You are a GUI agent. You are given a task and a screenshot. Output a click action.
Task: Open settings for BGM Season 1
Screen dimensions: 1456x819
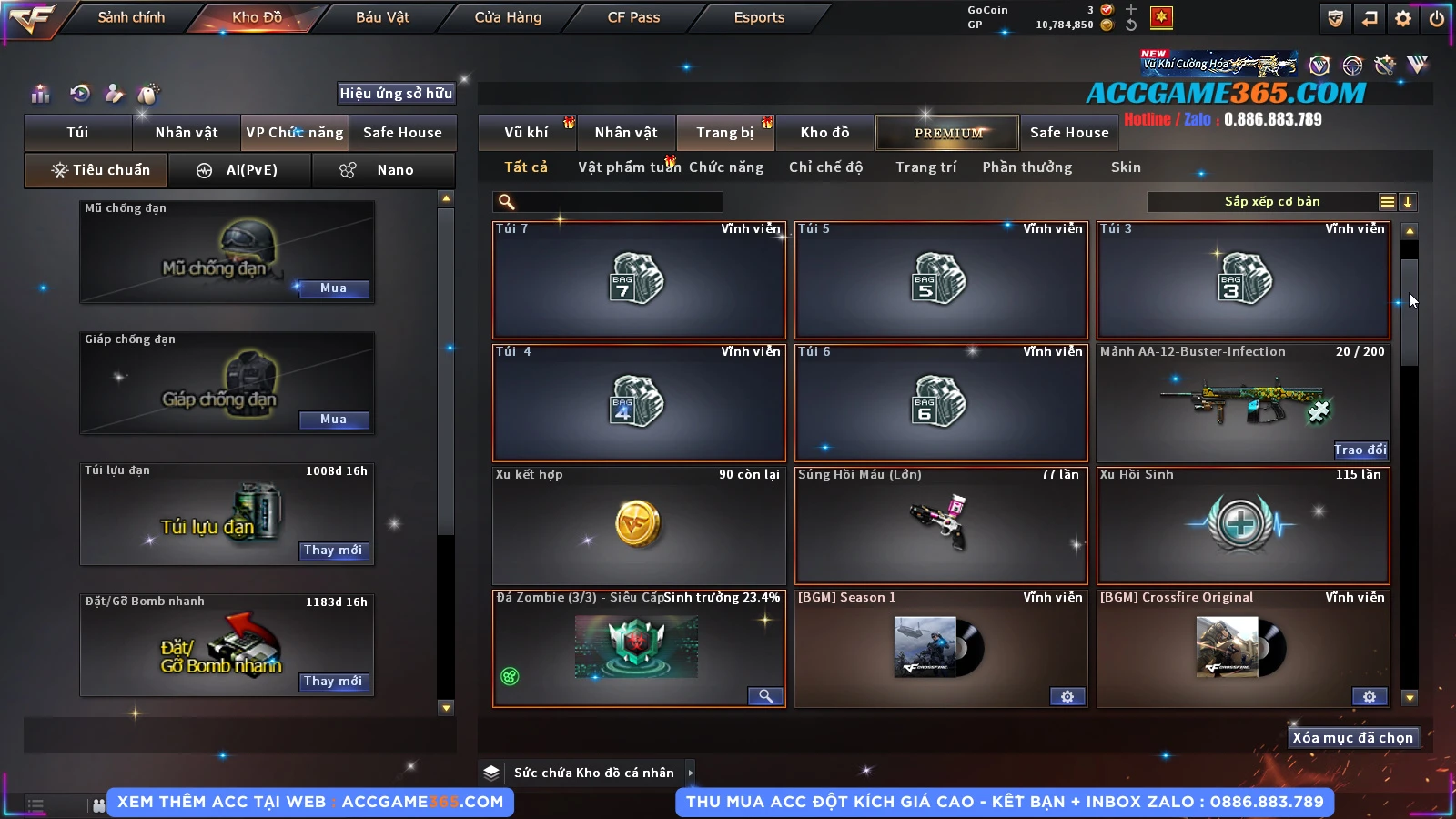[x=1067, y=697]
